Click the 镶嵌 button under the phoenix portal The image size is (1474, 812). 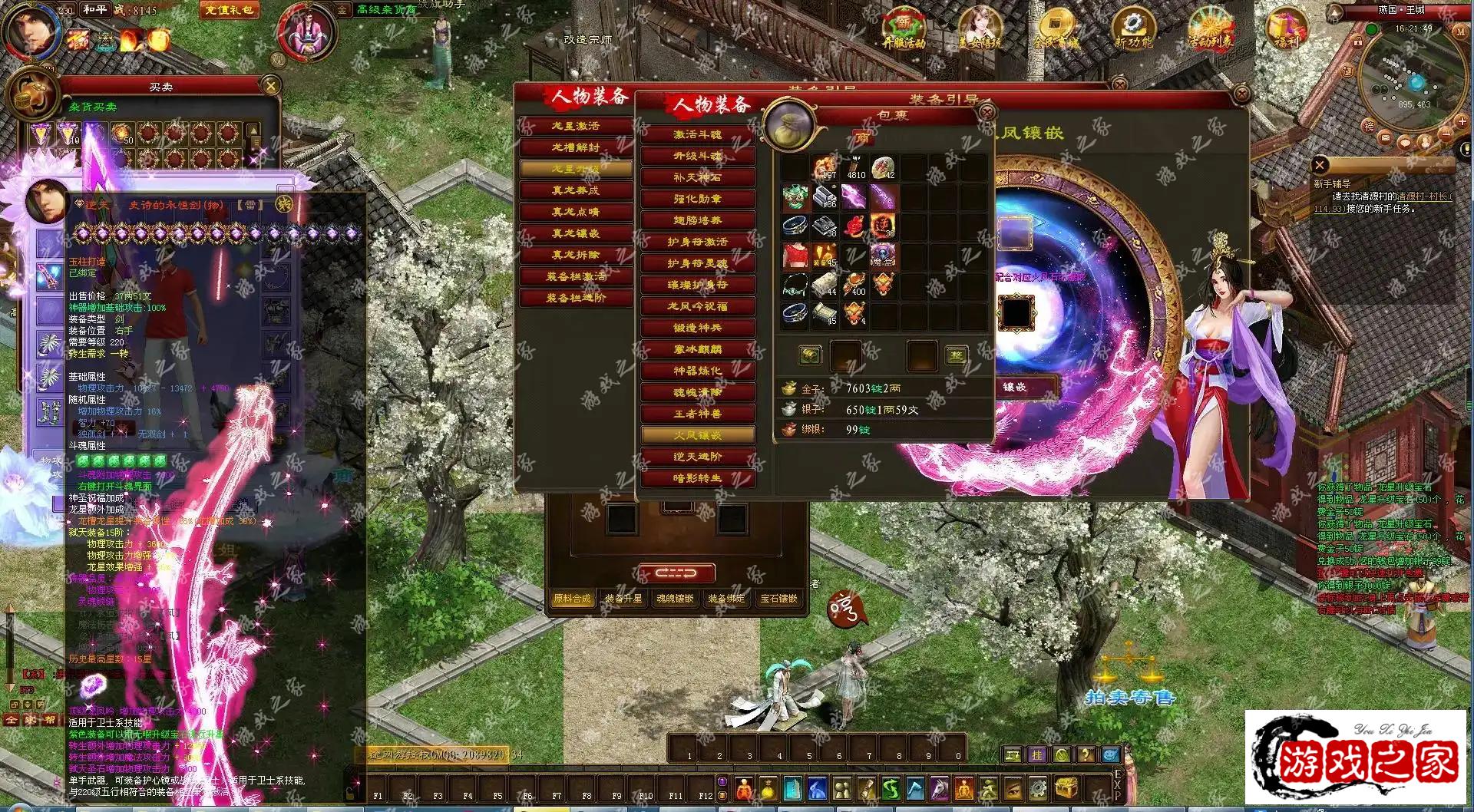[x=1015, y=388]
